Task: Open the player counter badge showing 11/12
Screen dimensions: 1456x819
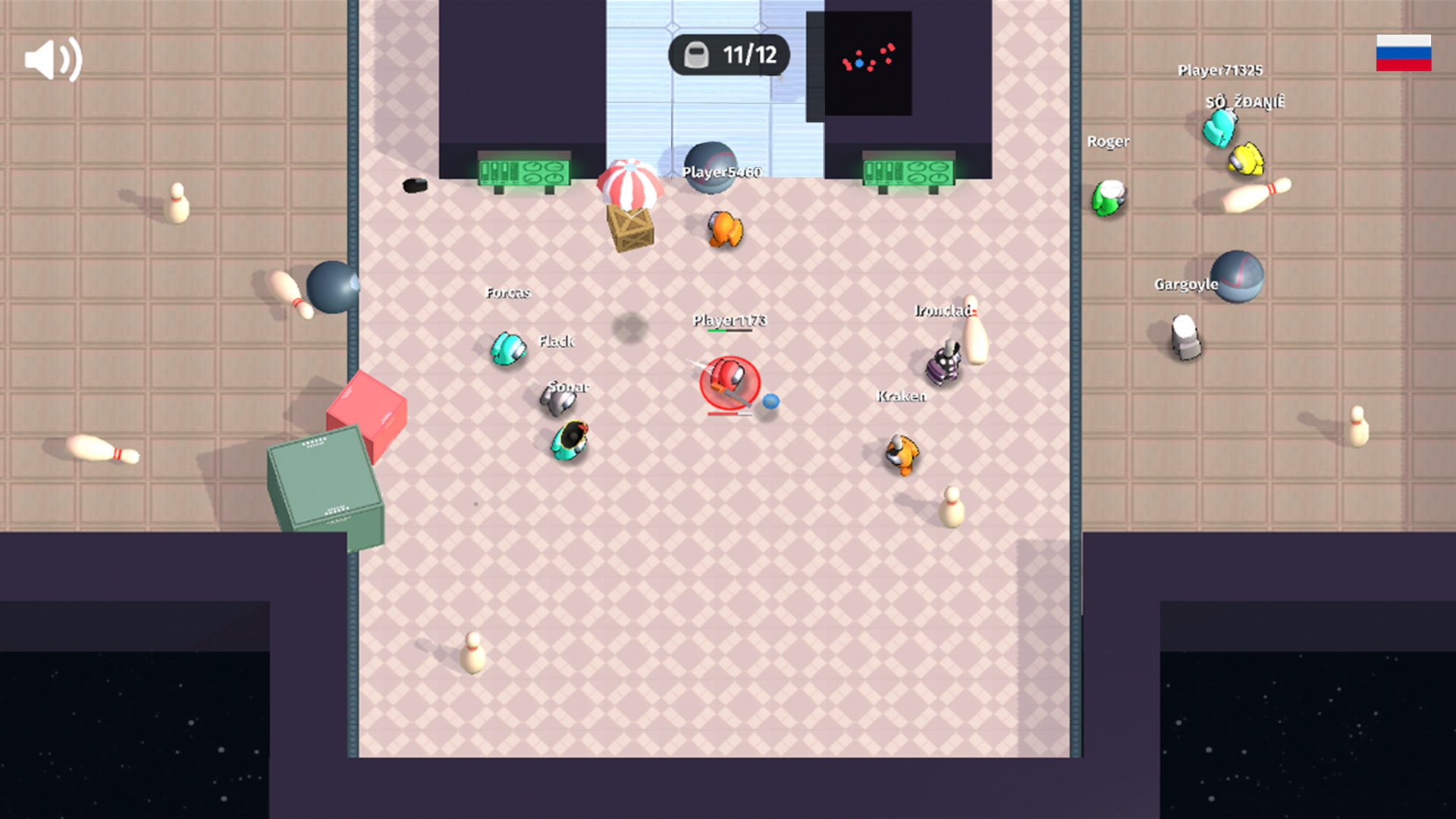Action: pos(726,54)
